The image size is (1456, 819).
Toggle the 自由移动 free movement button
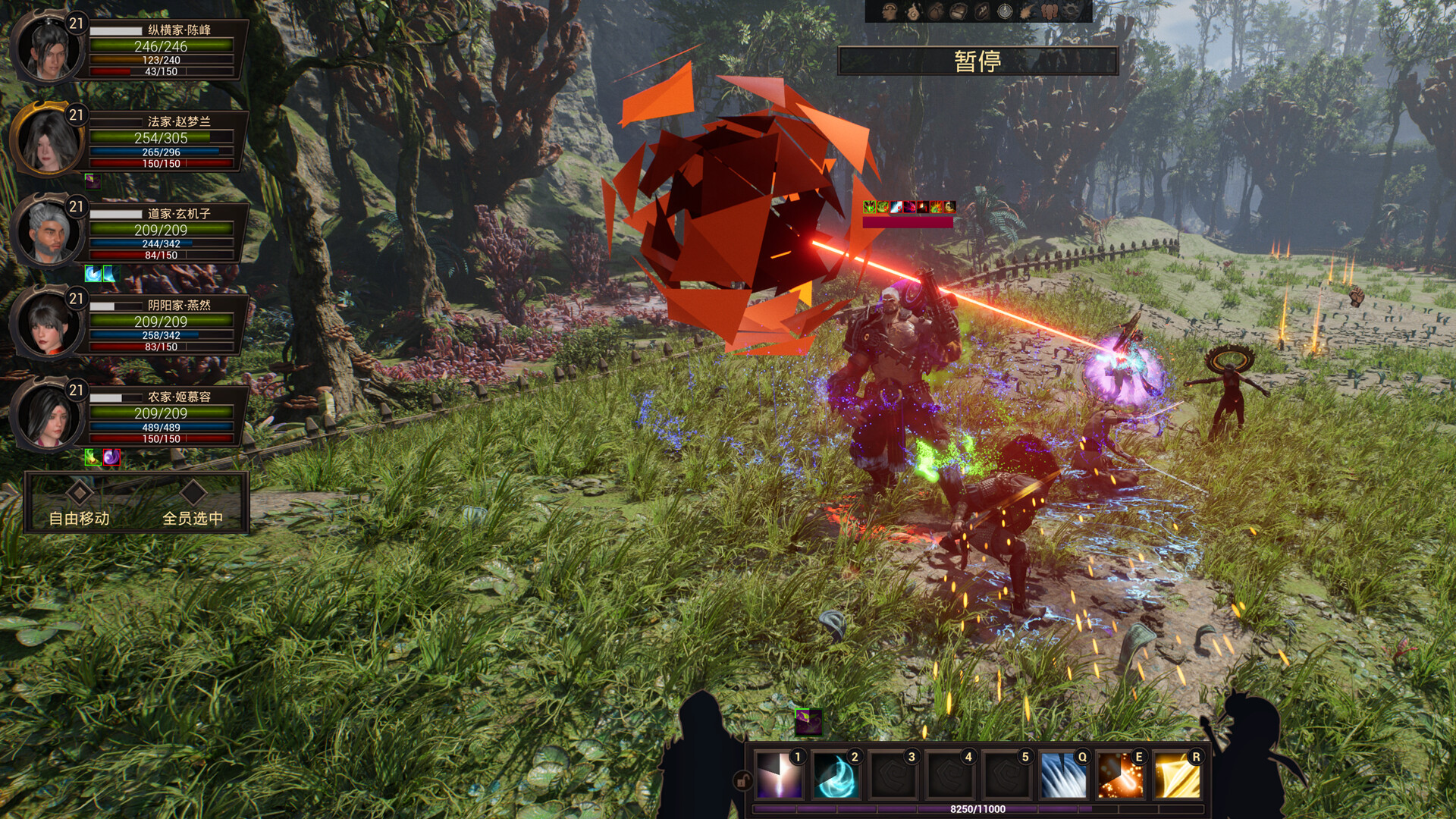80,505
